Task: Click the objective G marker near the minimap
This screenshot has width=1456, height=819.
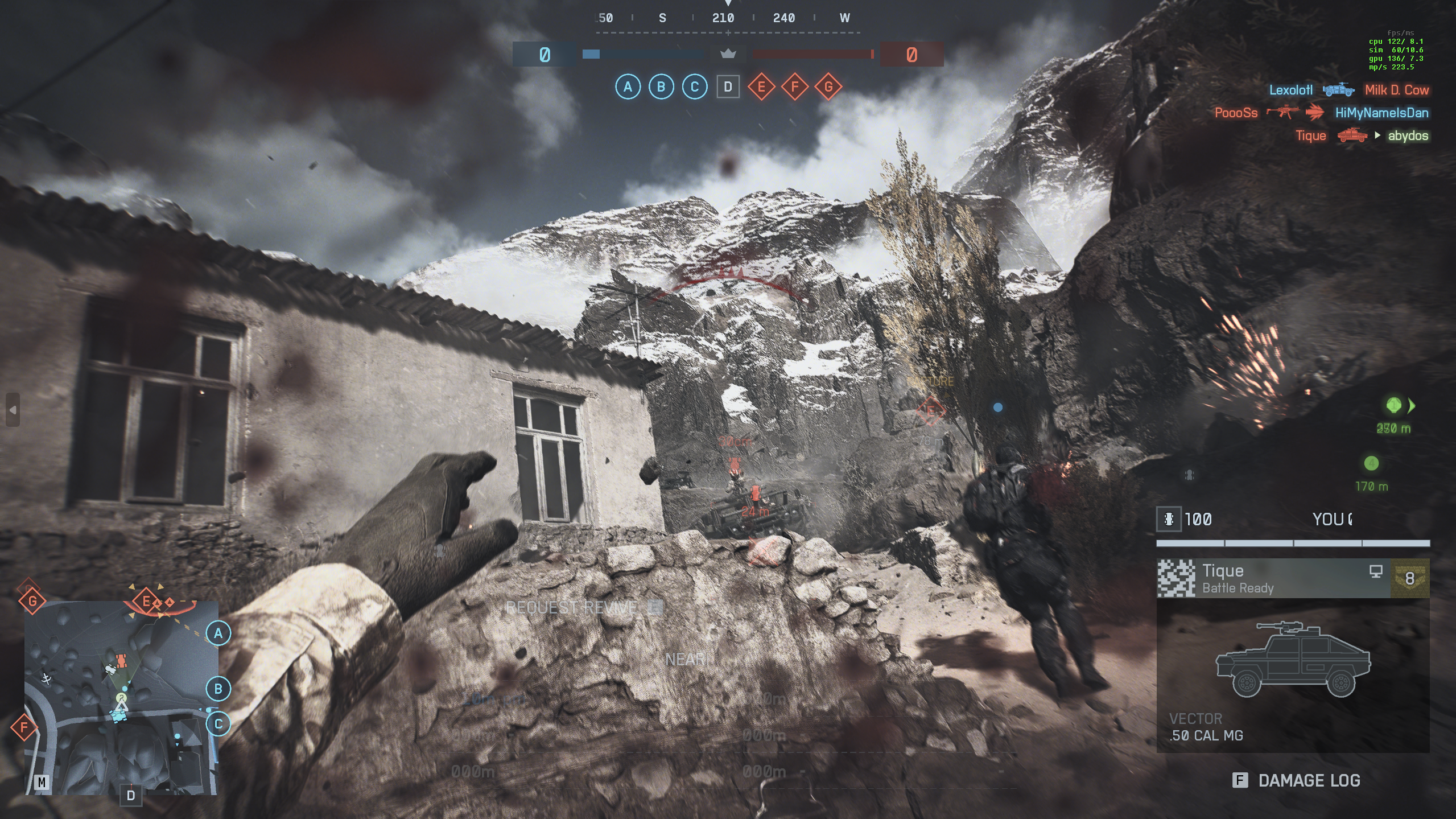Action: click(32, 600)
